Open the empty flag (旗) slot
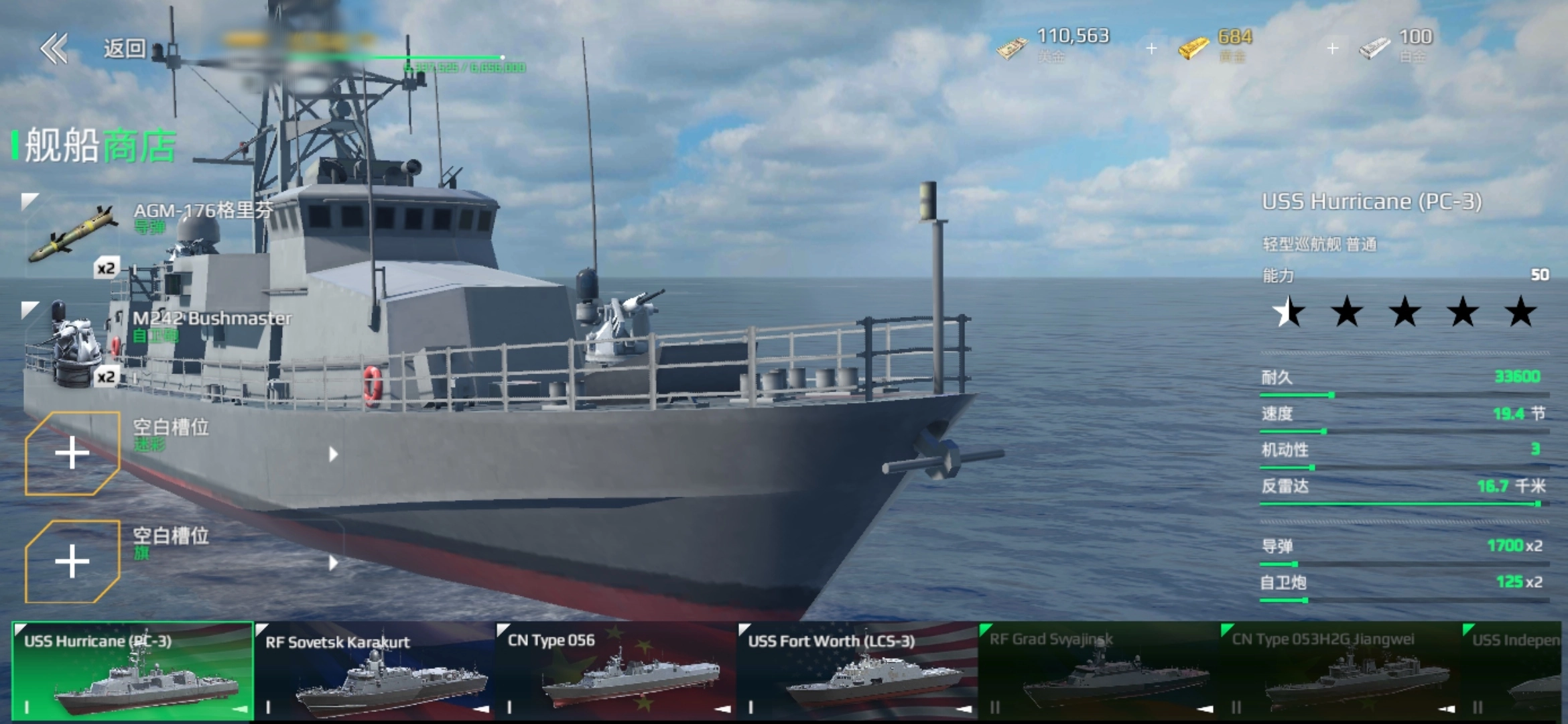 (72, 562)
